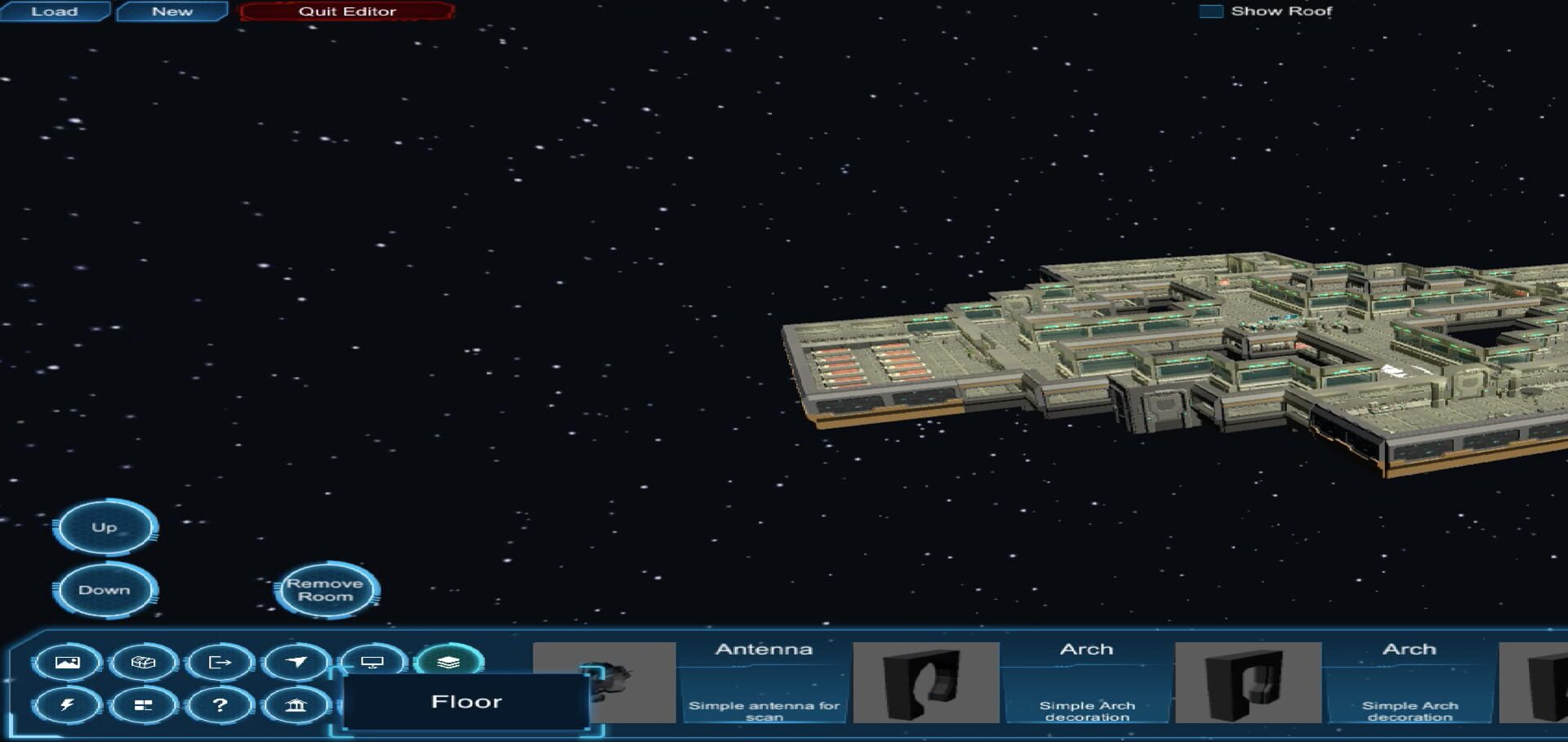Image resolution: width=1568 pixels, height=742 pixels.
Task: Click the brick block icon
Action: (144, 662)
